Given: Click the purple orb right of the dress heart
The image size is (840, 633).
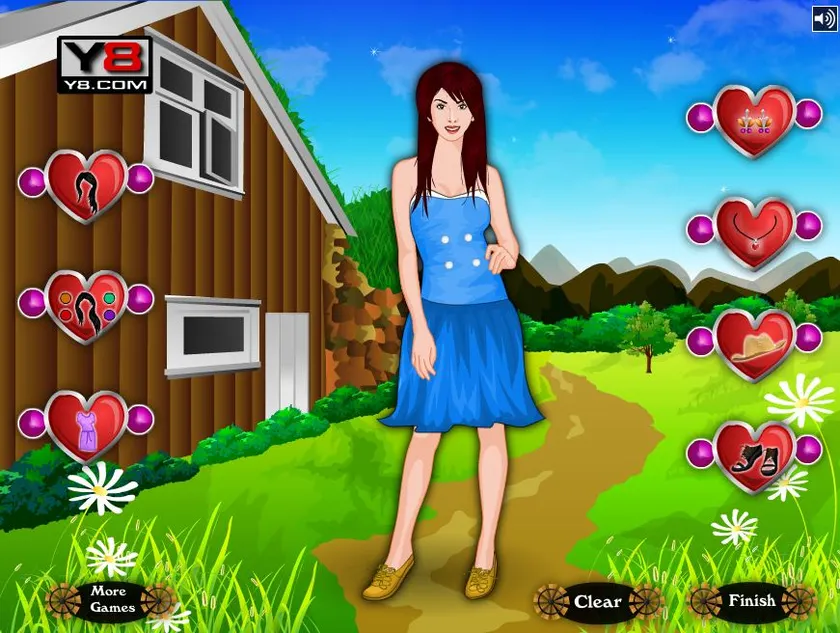Looking at the screenshot, I should click(140, 419).
